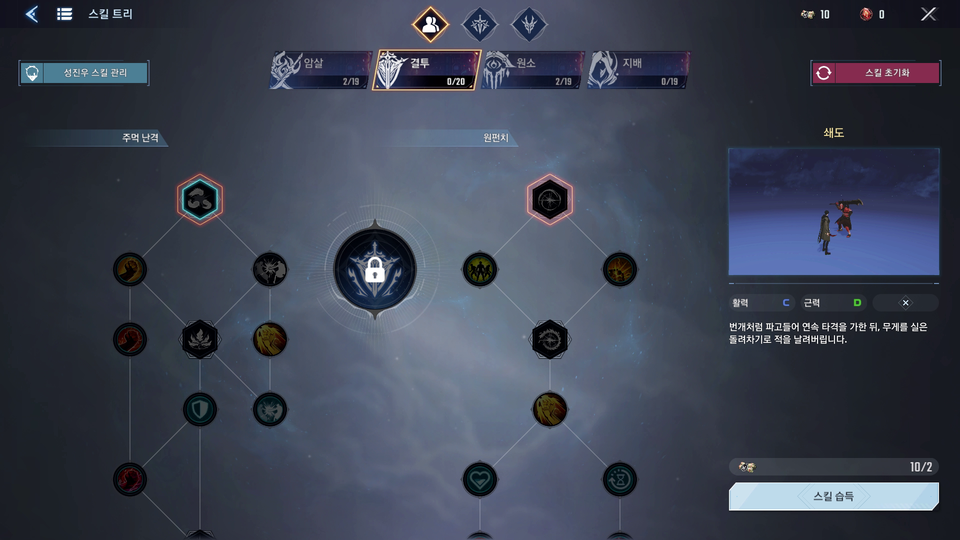Click the 근력 D stat tag
This screenshot has width=960, height=540.
833,302
